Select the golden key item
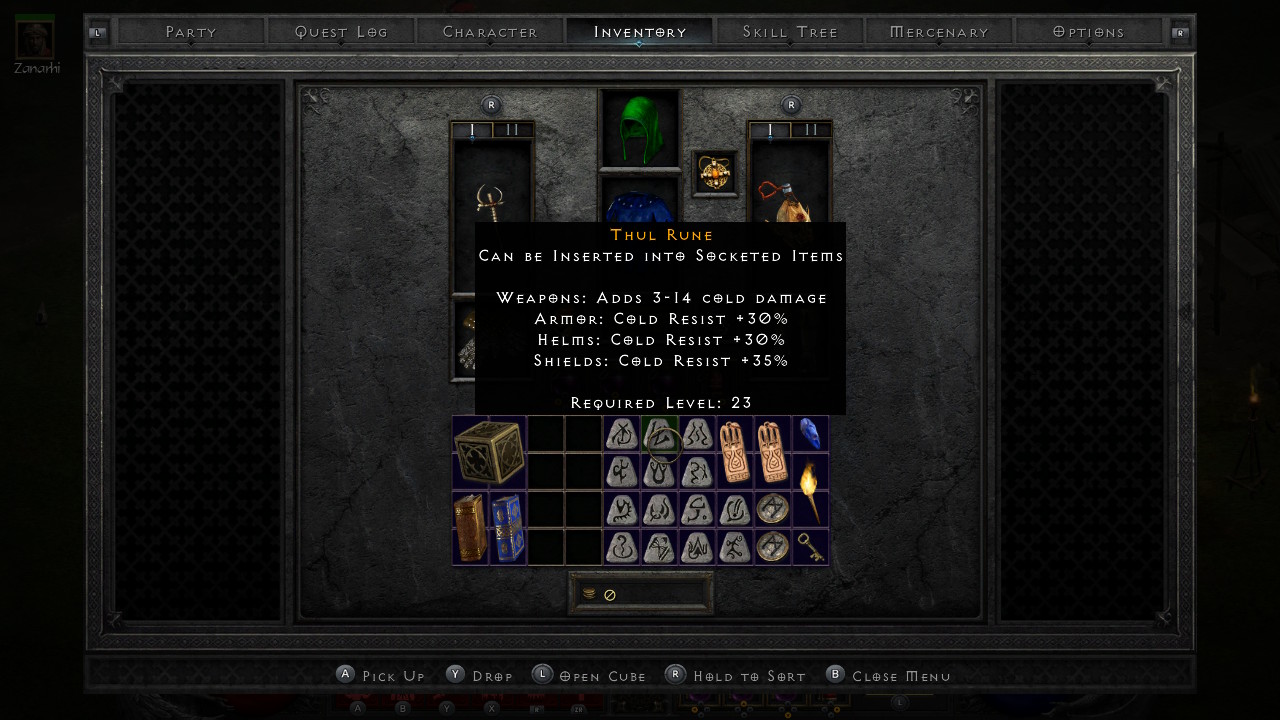 [810, 546]
